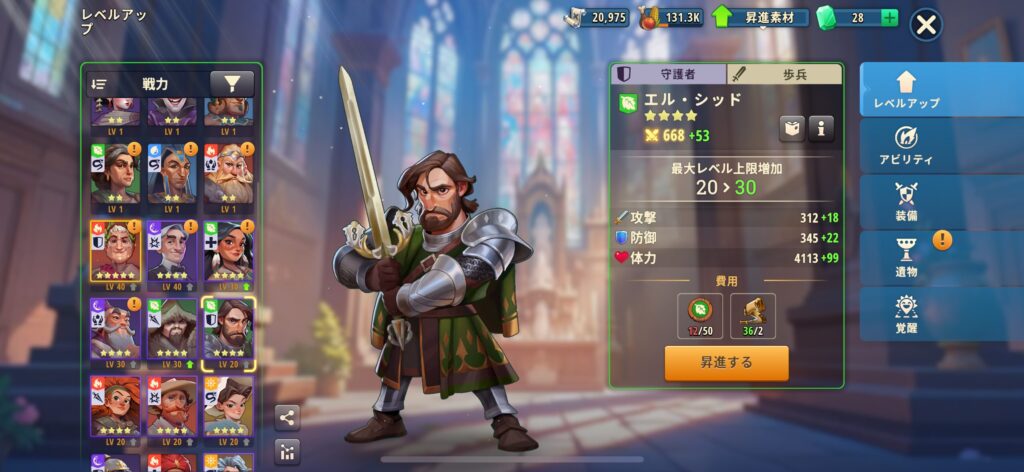This screenshot has height=472, width=1024.
Task: Click the share button
Action: [x=287, y=418]
